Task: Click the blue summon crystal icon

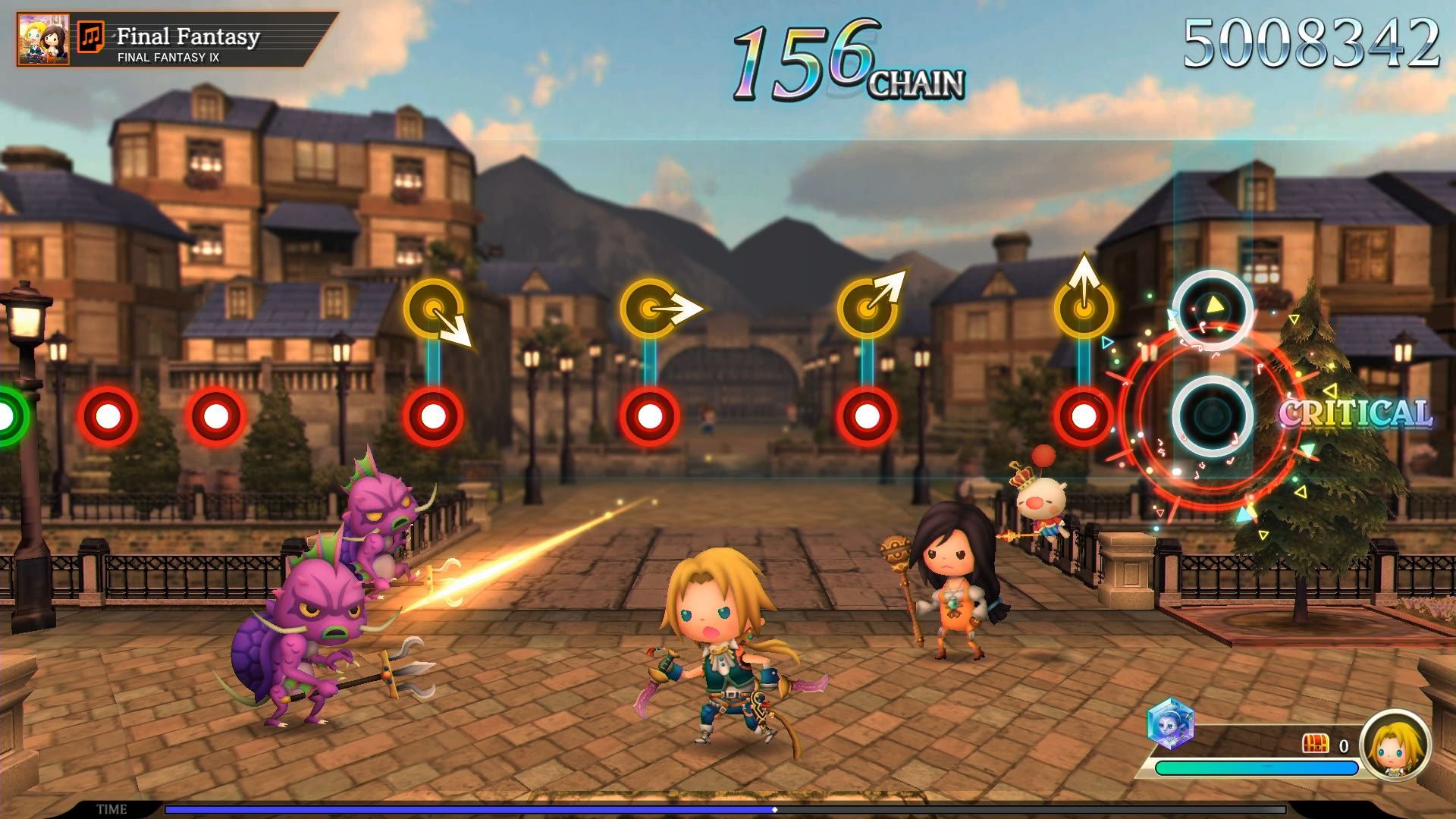Action: 1170,723
